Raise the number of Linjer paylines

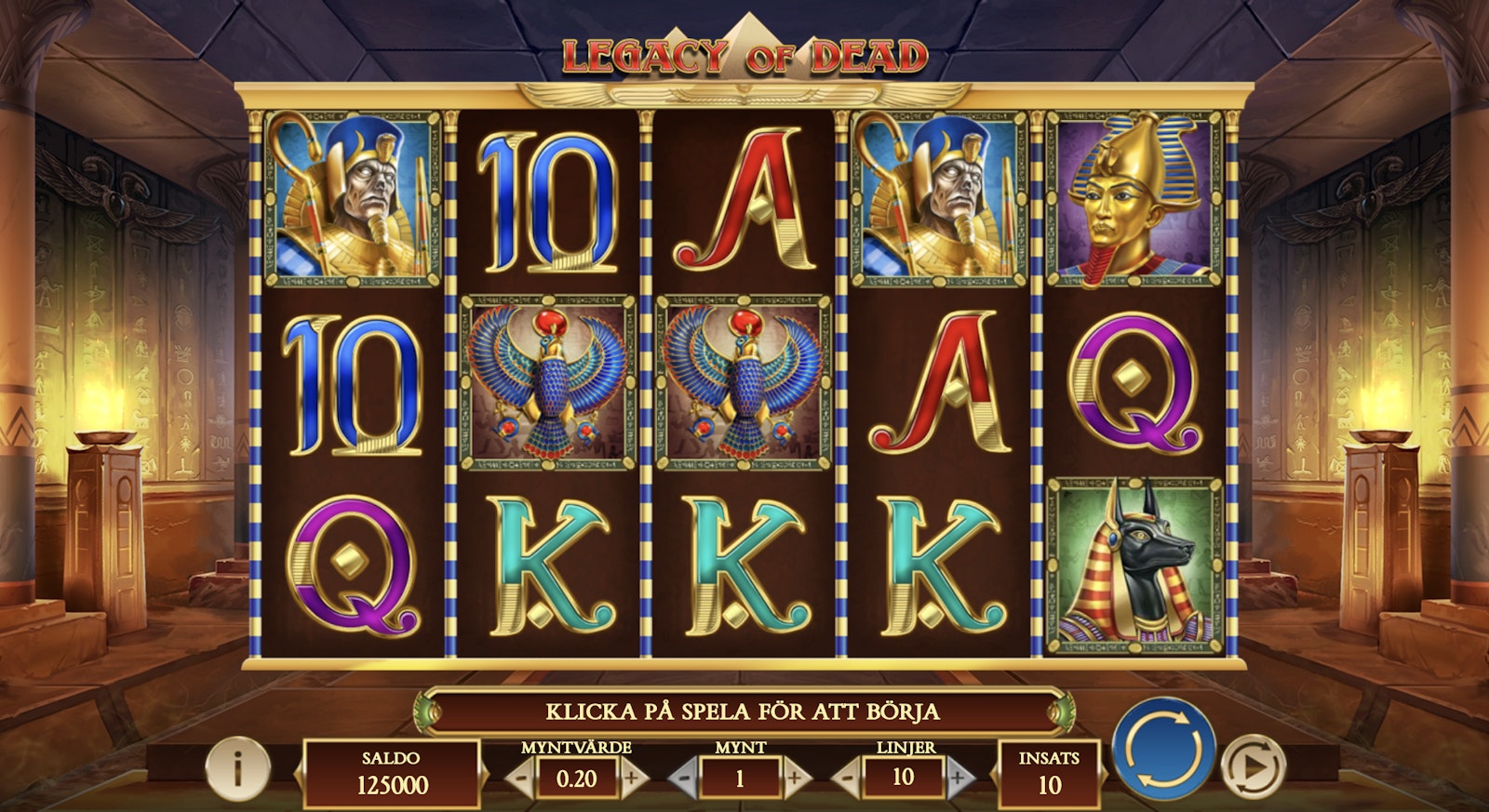[x=958, y=778]
